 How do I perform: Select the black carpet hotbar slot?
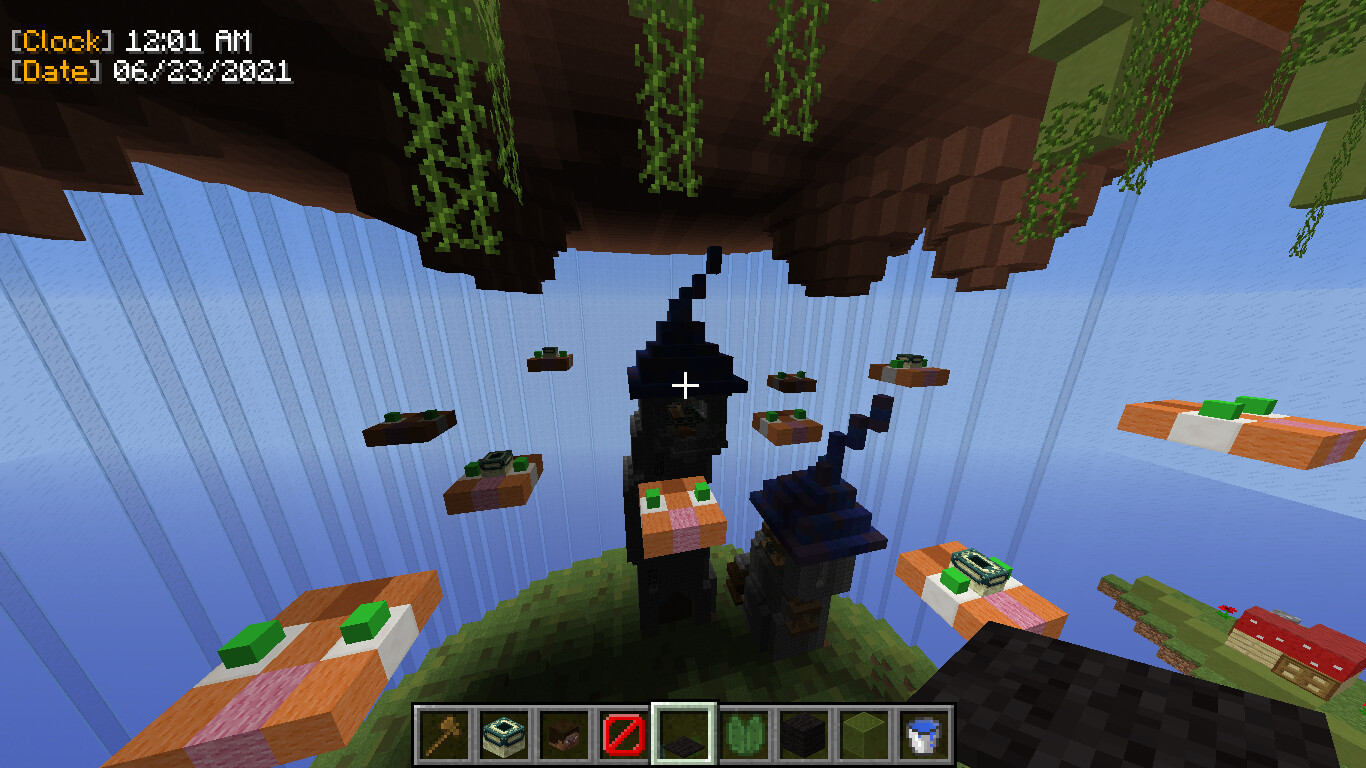683,734
